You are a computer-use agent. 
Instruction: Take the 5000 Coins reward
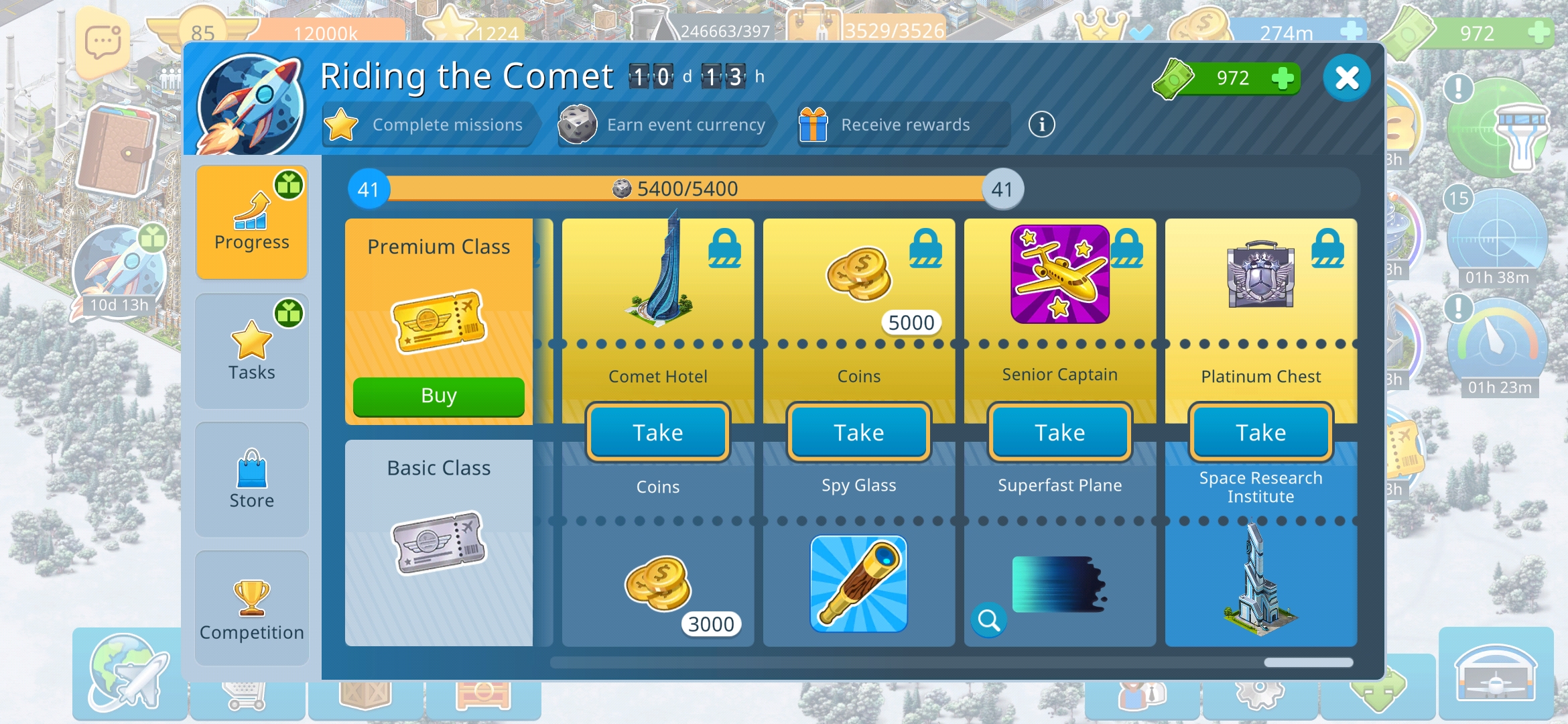pos(858,432)
